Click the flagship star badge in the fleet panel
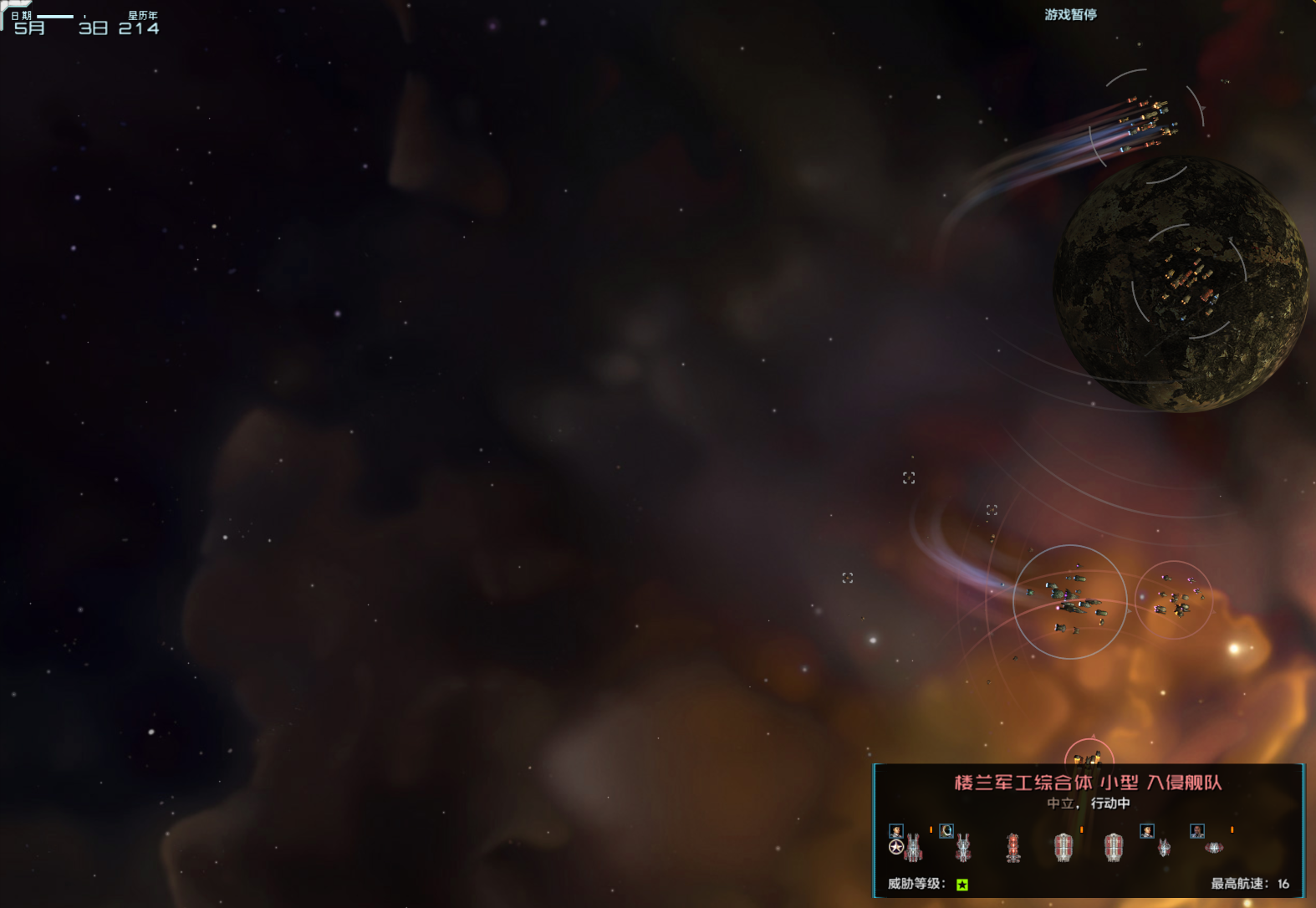This screenshot has height=908, width=1316. click(895, 847)
